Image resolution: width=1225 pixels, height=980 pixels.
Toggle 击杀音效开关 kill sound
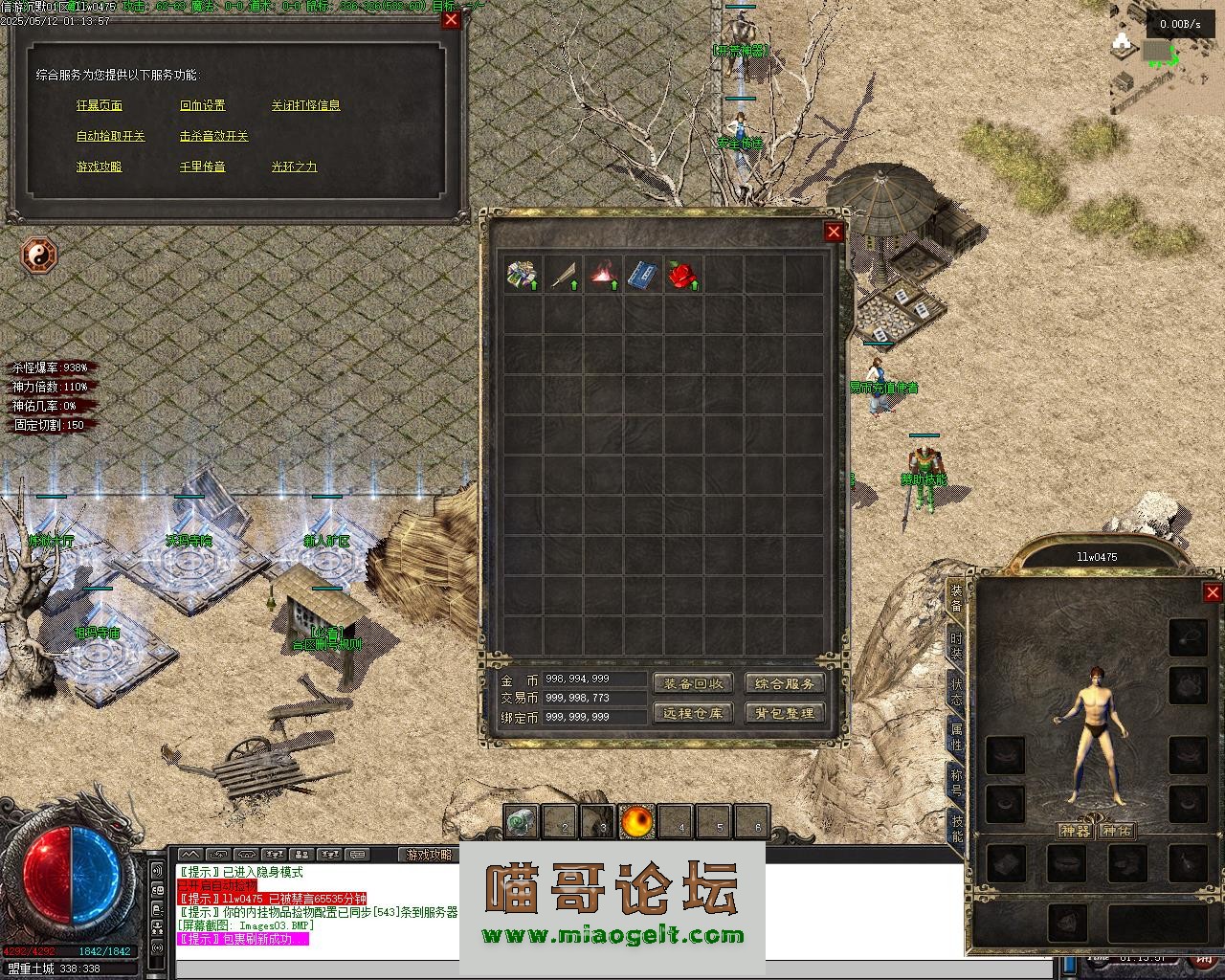(214, 136)
